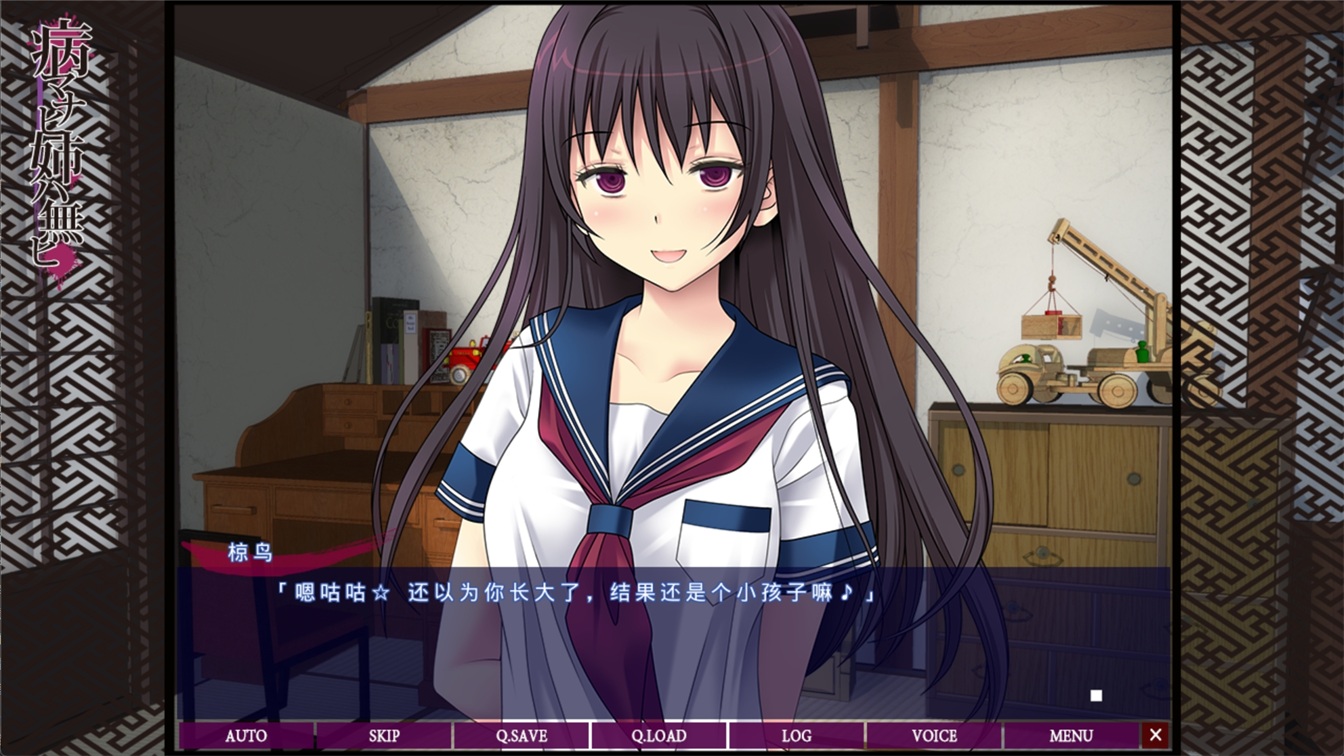Hide the text window with X

coord(1156,736)
